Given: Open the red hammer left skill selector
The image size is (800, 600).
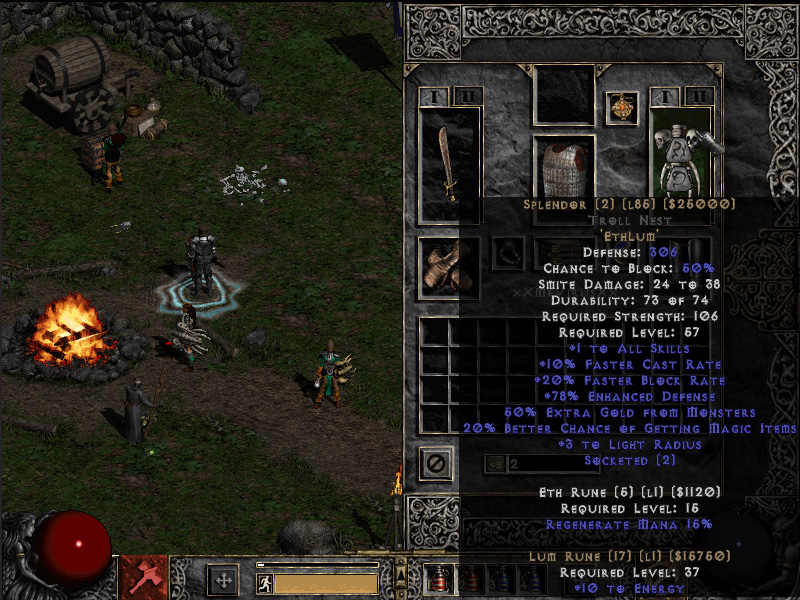Looking at the screenshot, I should [x=144, y=578].
